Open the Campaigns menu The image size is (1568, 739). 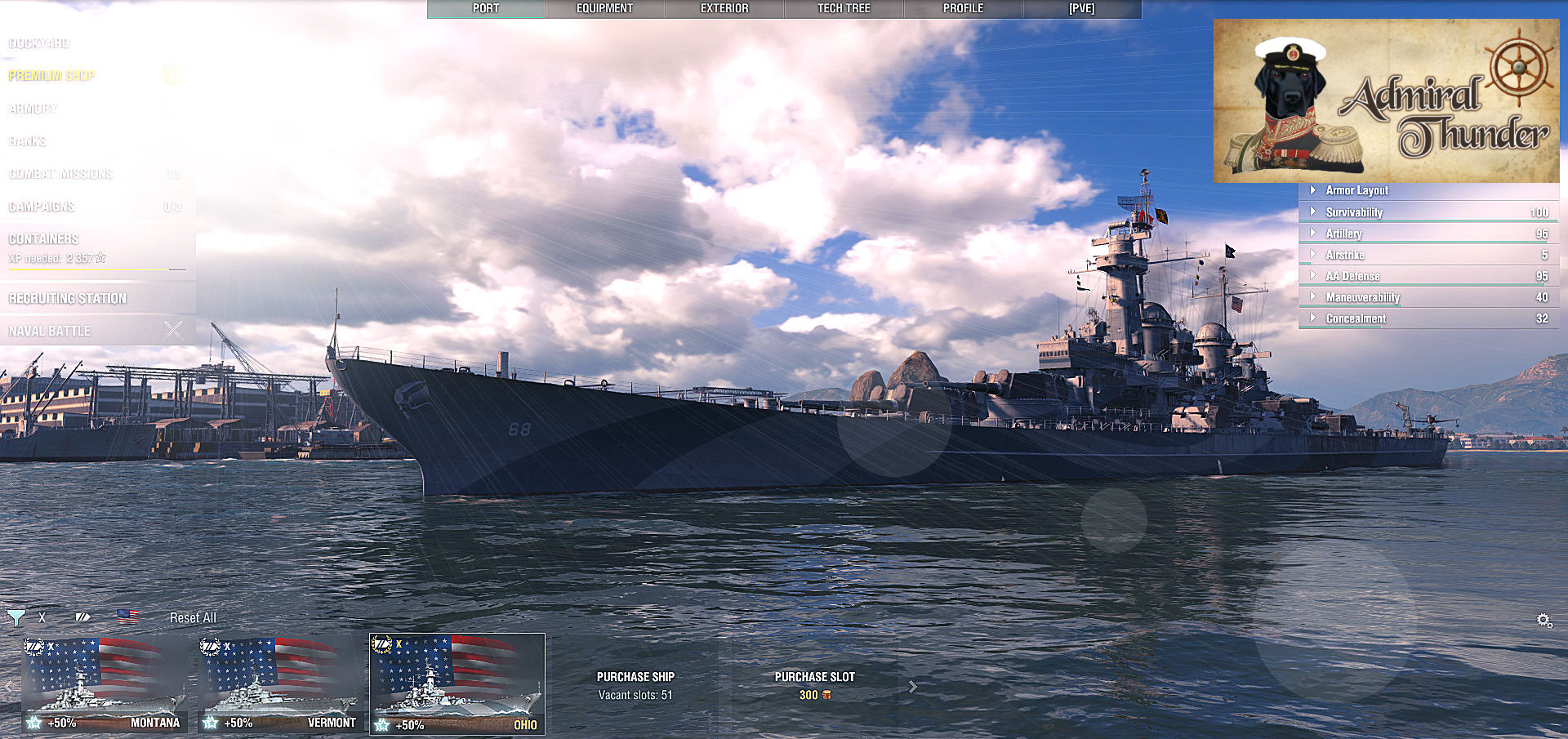point(42,207)
